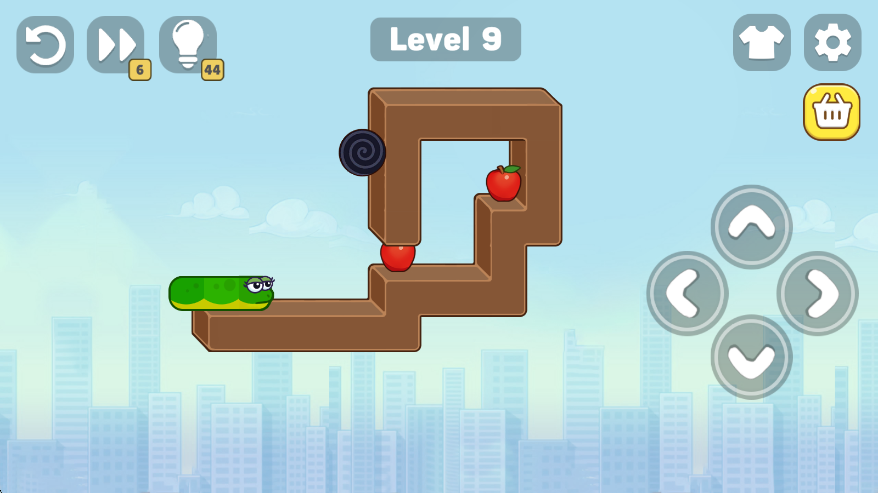Open the yellow basket shop
This screenshot has height=493, width=878.
(831, 112)
